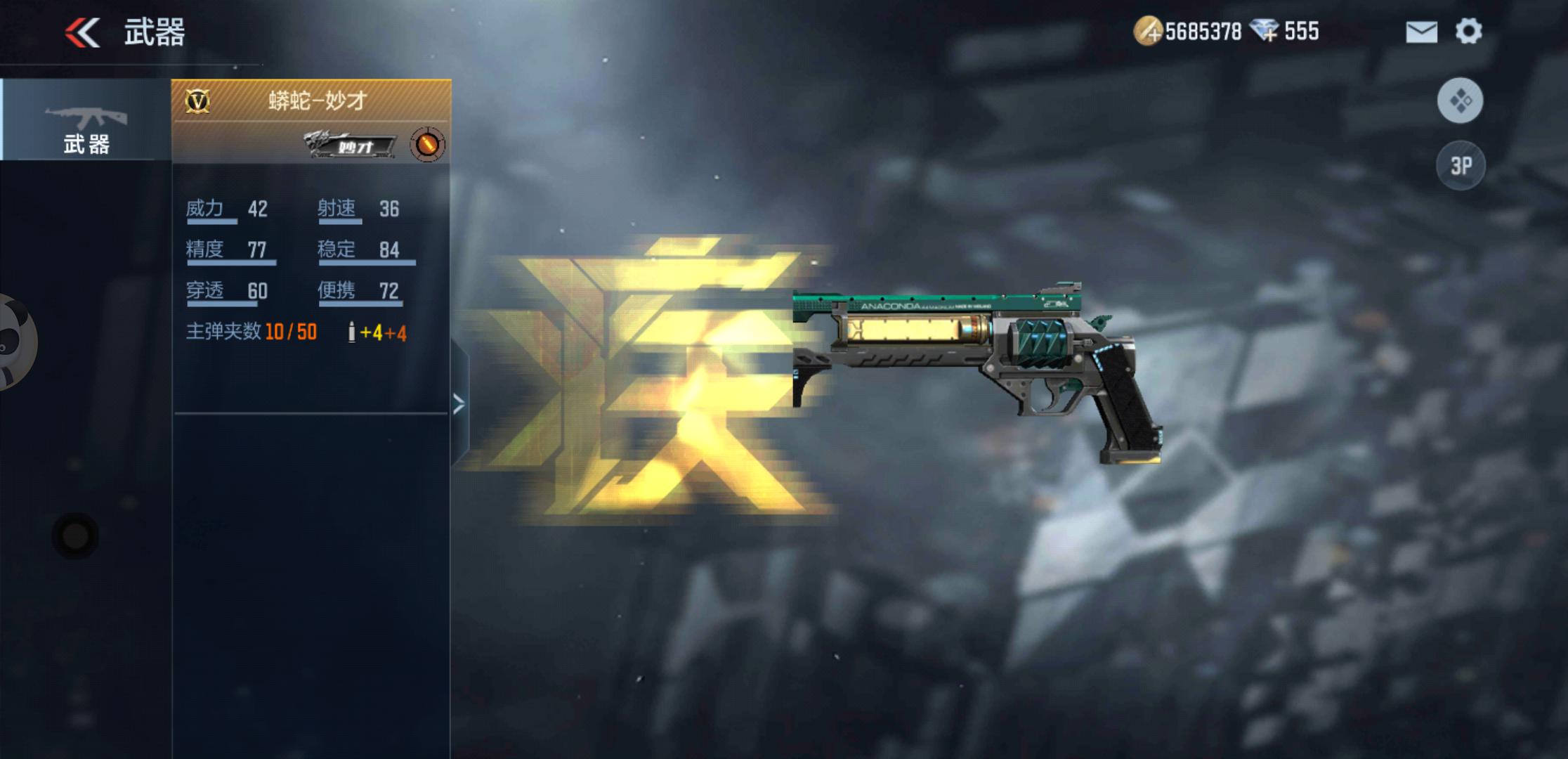
Task: Click the gold V rank emblem
Action: (x=197, y=102)
